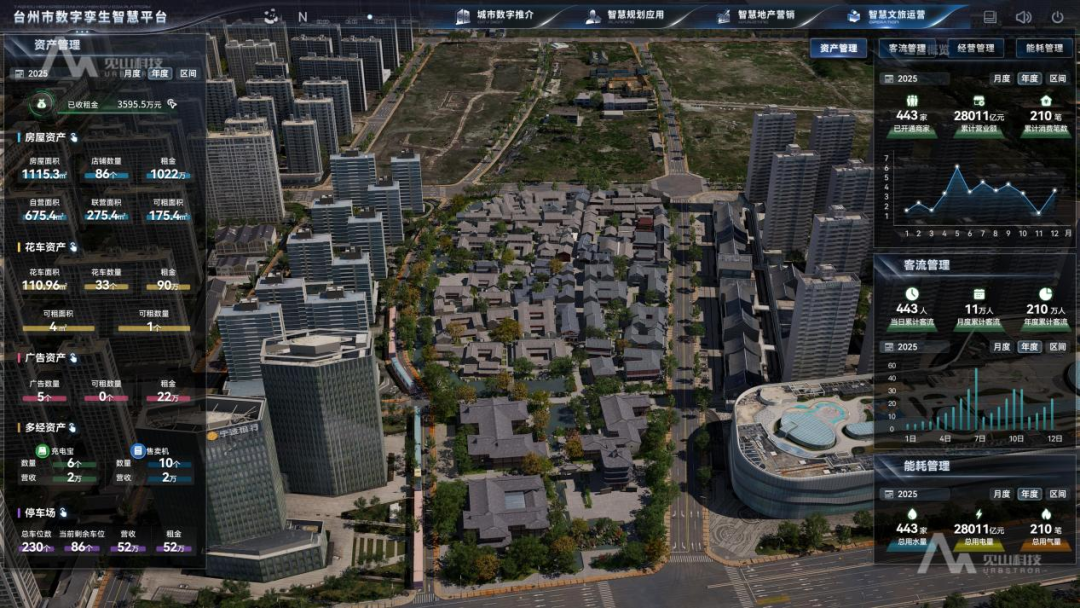Click the screen layout icon beside the speaker
Screen dimensions: 1080x608
[x=990, y=17]
